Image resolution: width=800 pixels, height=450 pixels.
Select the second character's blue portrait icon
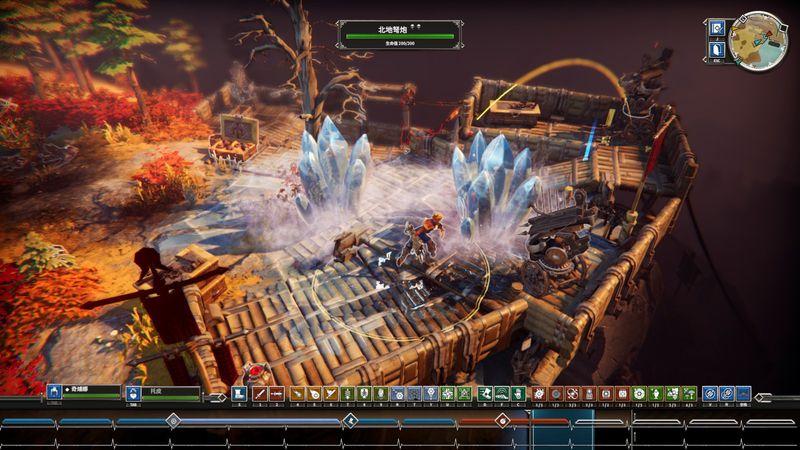click(133, 393)
